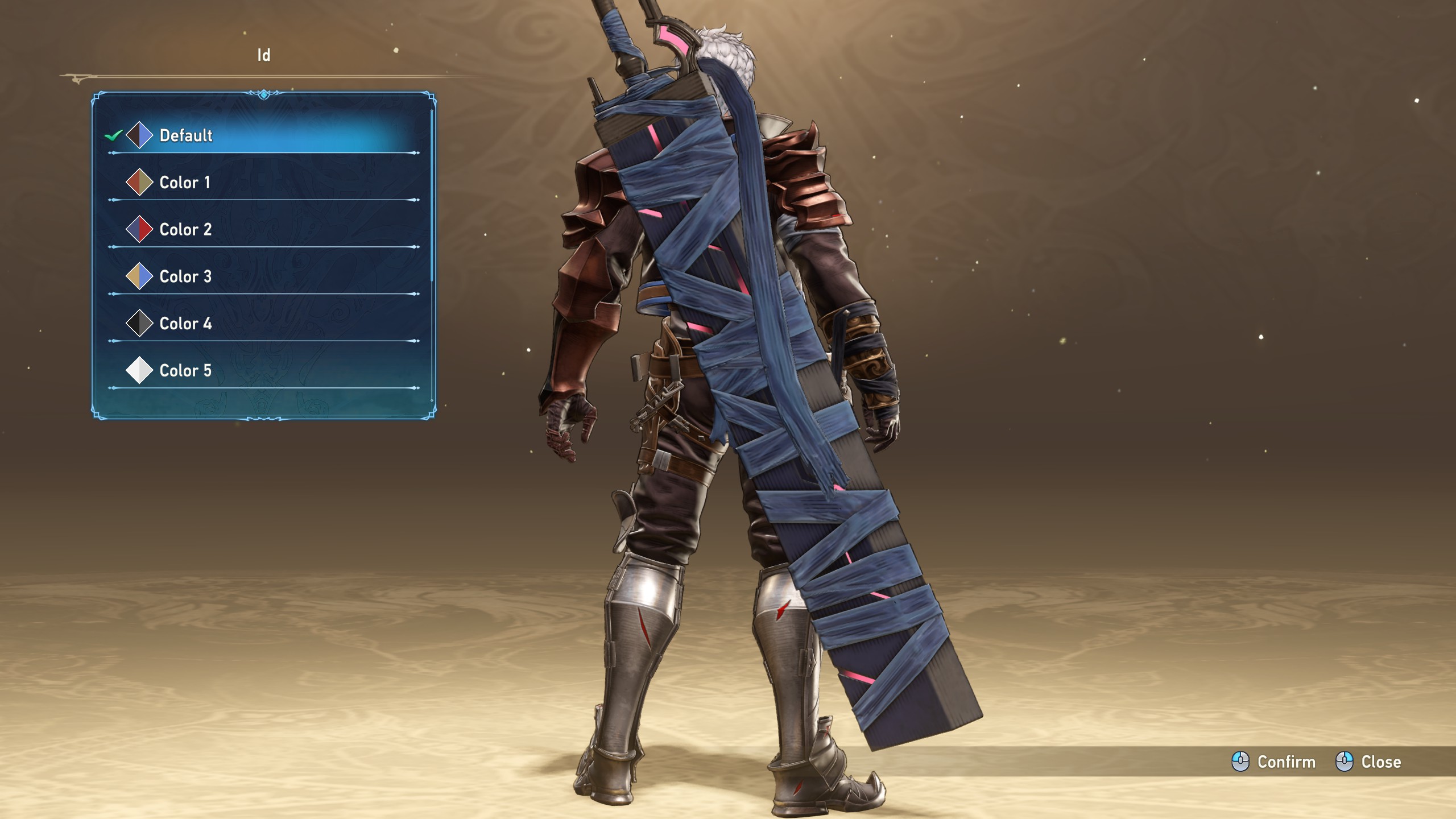This screenshot has height=819, width=1456.
Task: Choose the Color 1 option
Action: click(x=185, y=183)
